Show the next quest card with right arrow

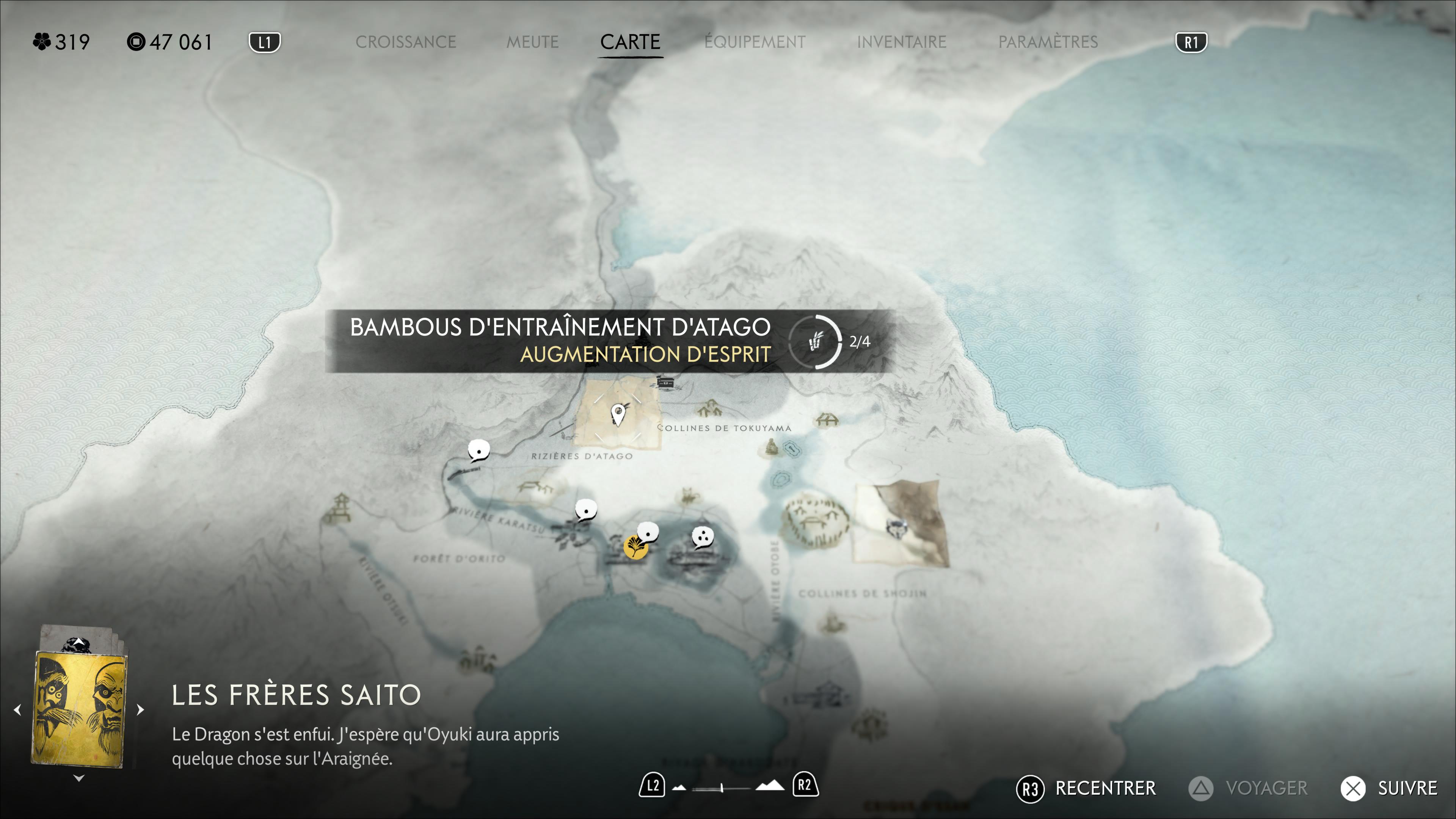click(141, 709)
